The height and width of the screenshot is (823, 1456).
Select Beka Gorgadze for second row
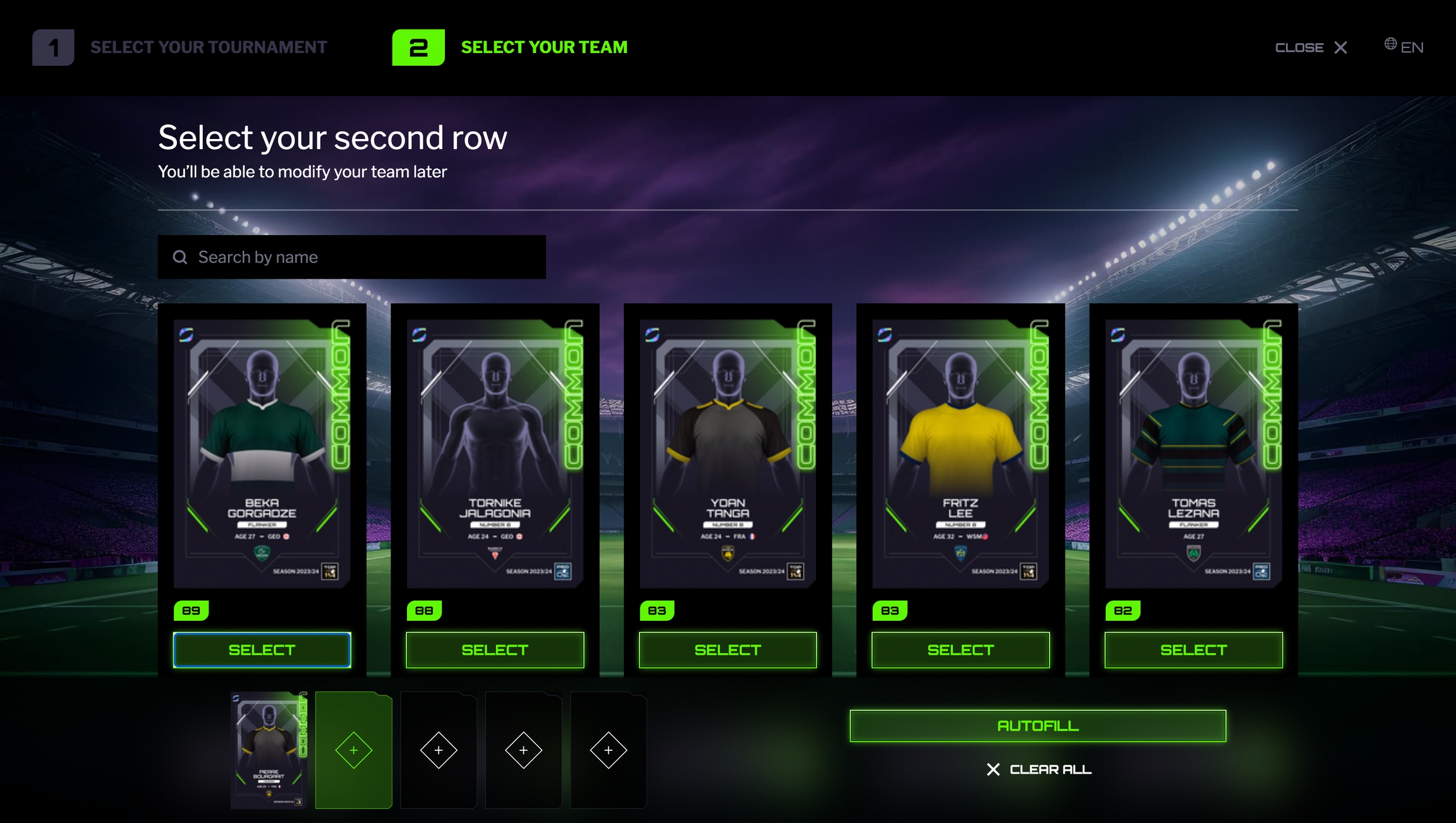tap(262, 650)
